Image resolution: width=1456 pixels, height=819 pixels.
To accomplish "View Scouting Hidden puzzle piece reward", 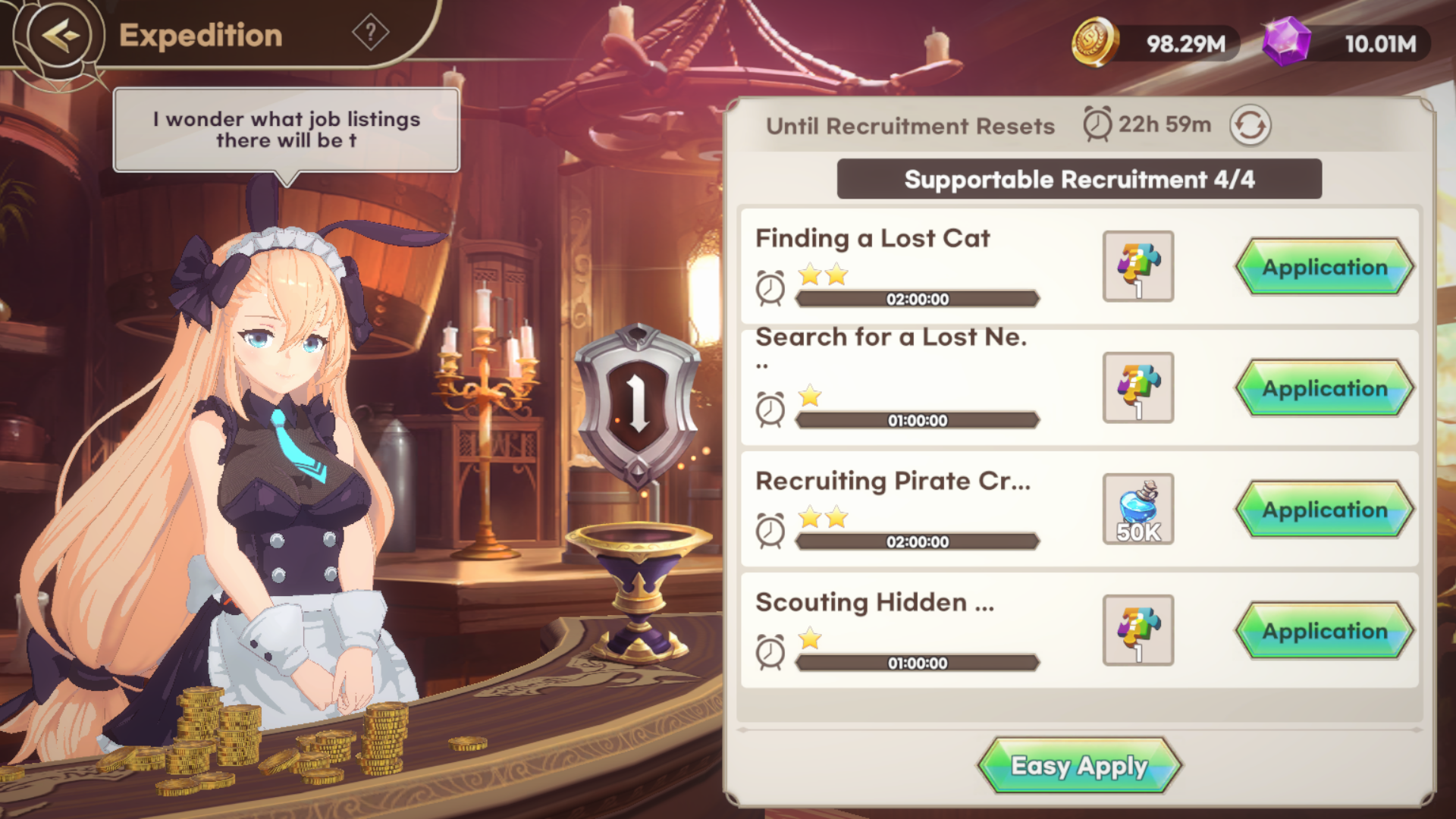I will (x=1137, y=631).
